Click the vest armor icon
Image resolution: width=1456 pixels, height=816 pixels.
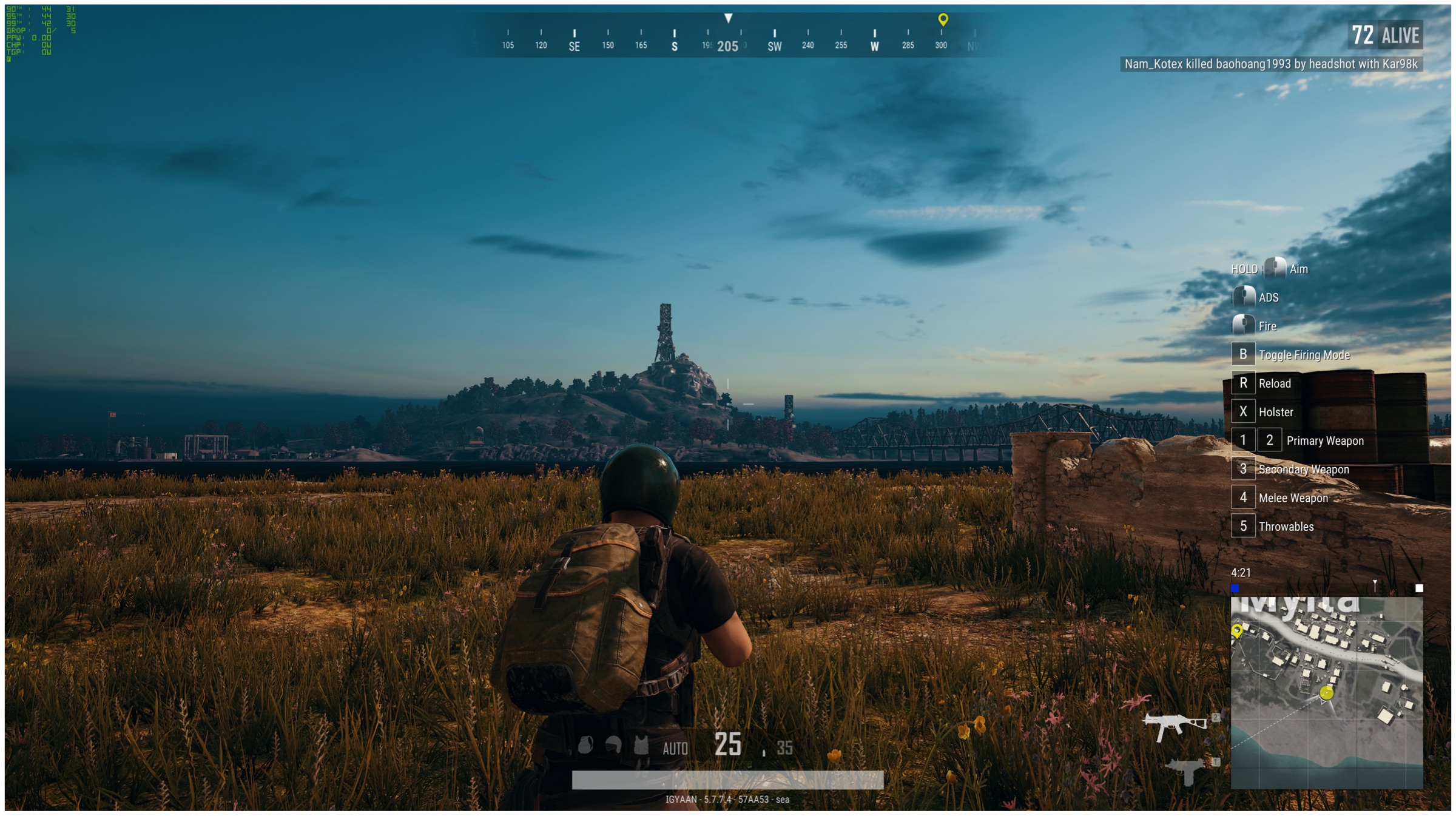(641, 745)
